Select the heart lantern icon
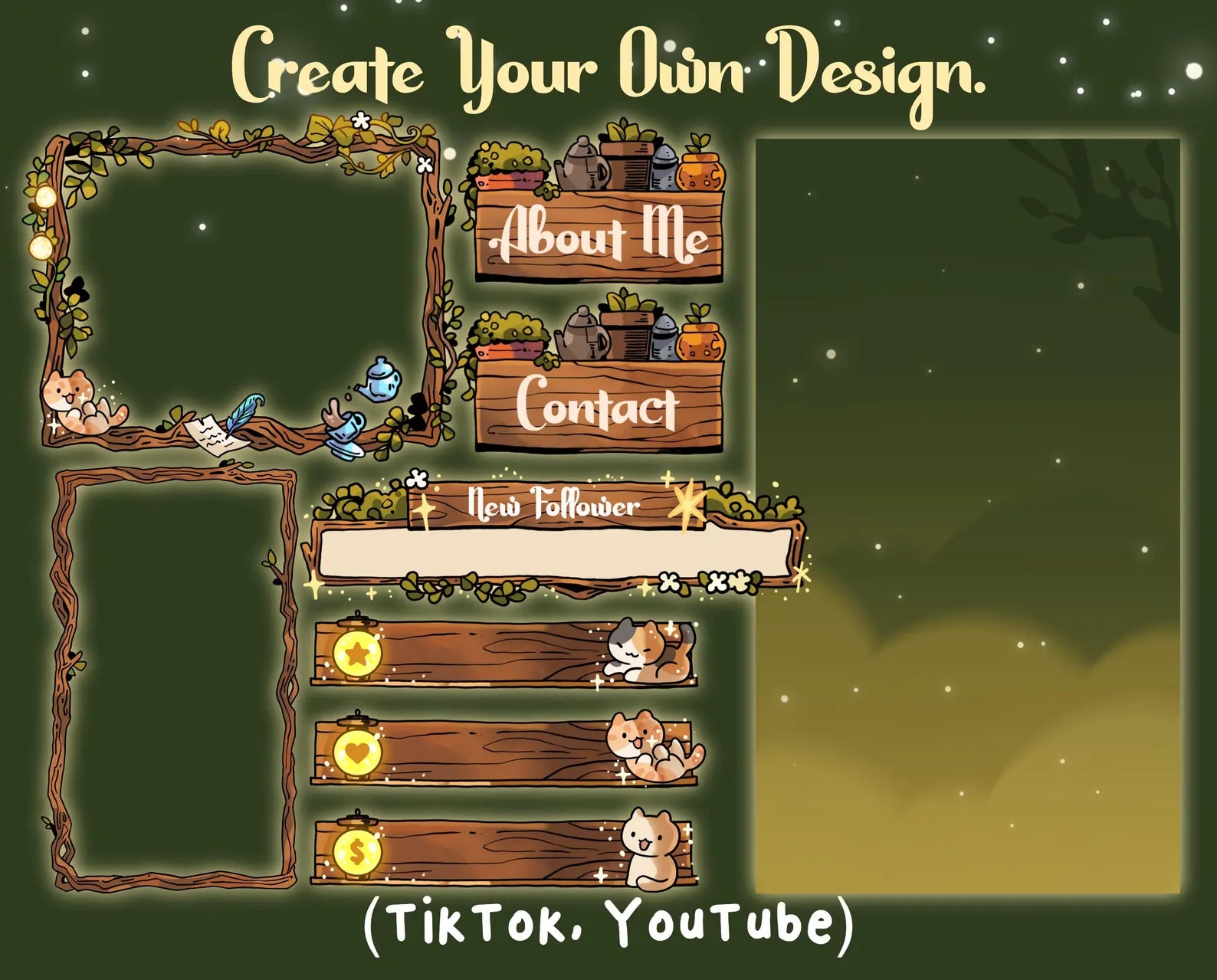The image size is (1217, 980). [358, 752]
